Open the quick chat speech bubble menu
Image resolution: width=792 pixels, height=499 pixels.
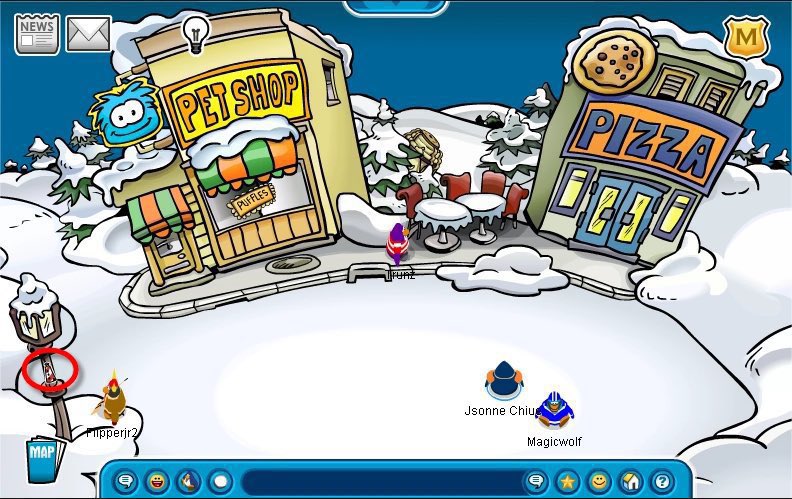[126, 481]
